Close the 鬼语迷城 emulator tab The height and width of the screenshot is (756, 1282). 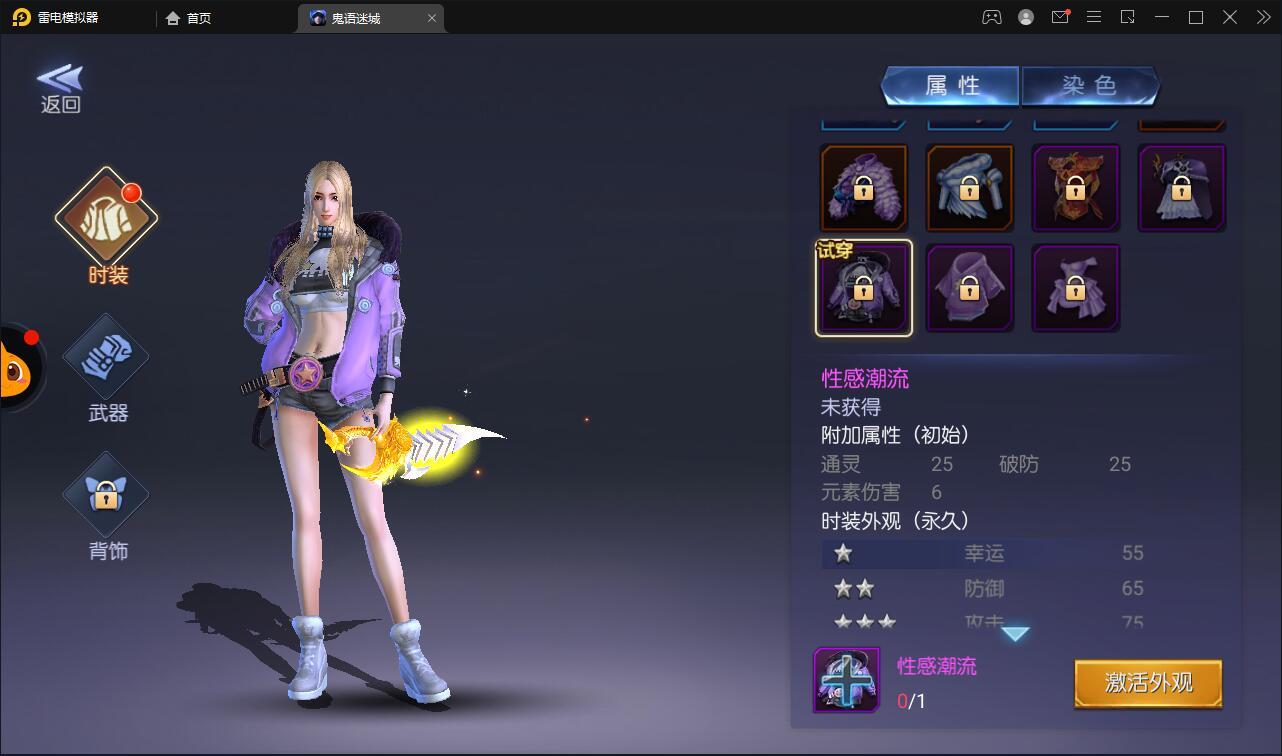[x=432, y=18]
